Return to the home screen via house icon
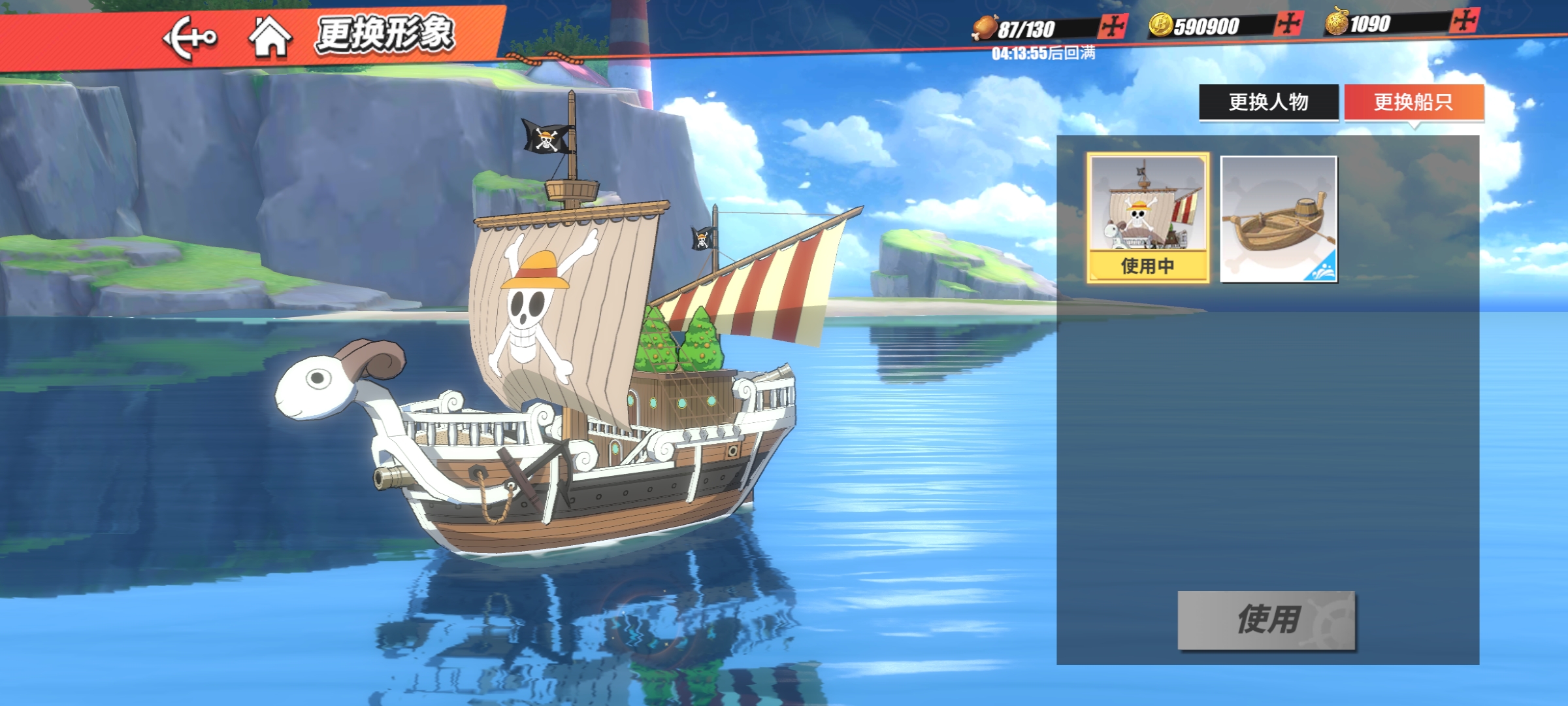Image resolution: width=1568 pixels, height=706 pixels. 269,37
